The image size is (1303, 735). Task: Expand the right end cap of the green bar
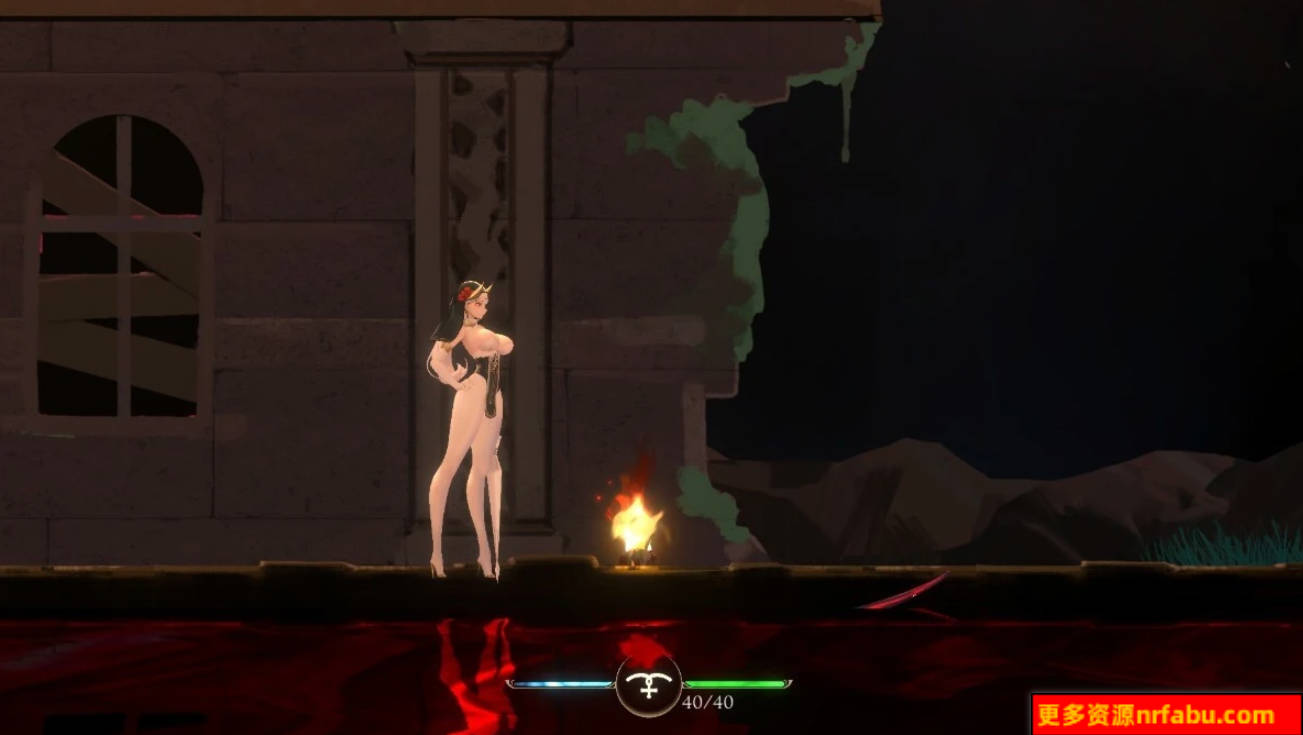[x=788, y=685]
